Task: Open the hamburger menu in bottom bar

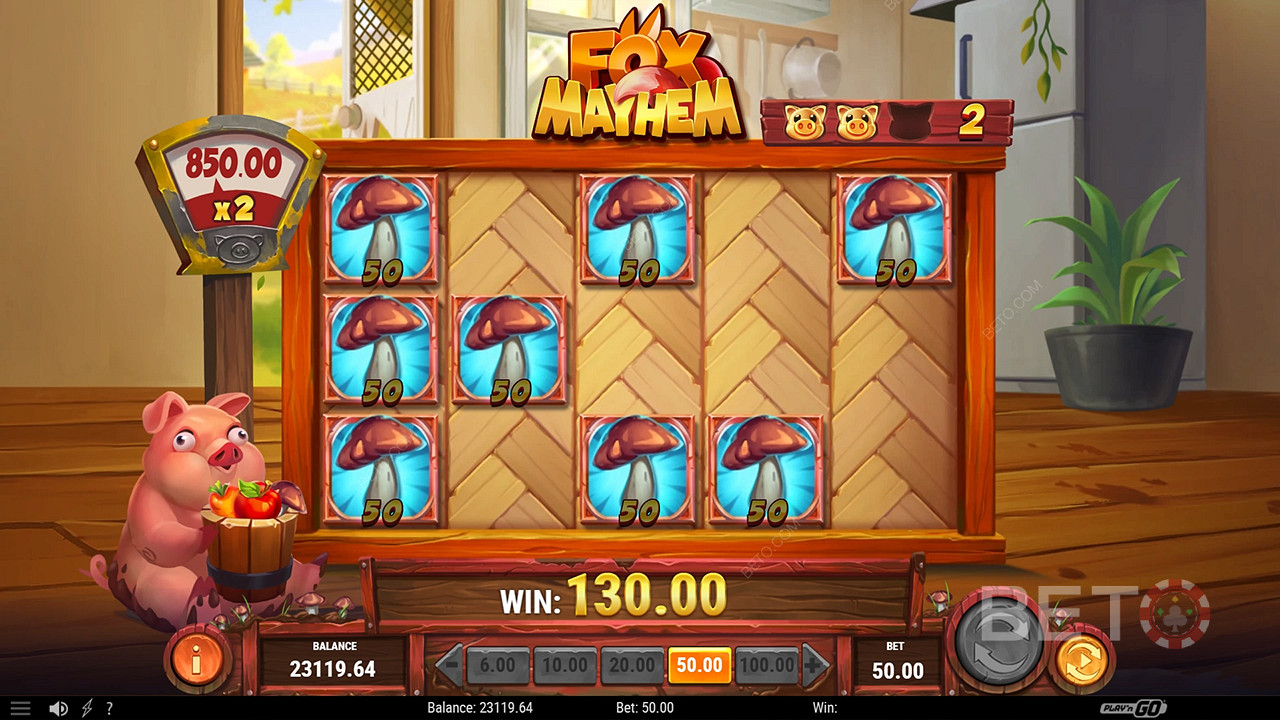Action: 20,708
